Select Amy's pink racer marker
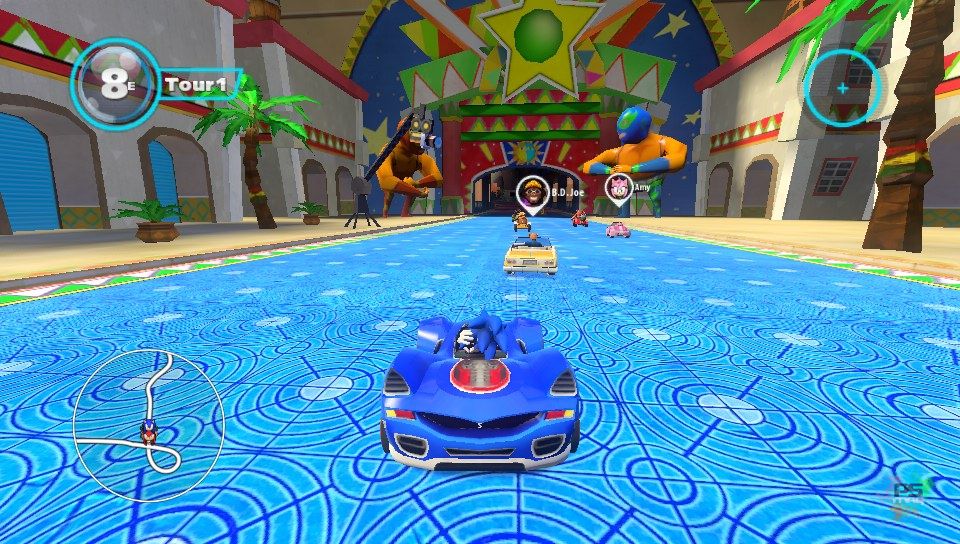The height and width of the screenshot is (544, 960). (619, 186)
